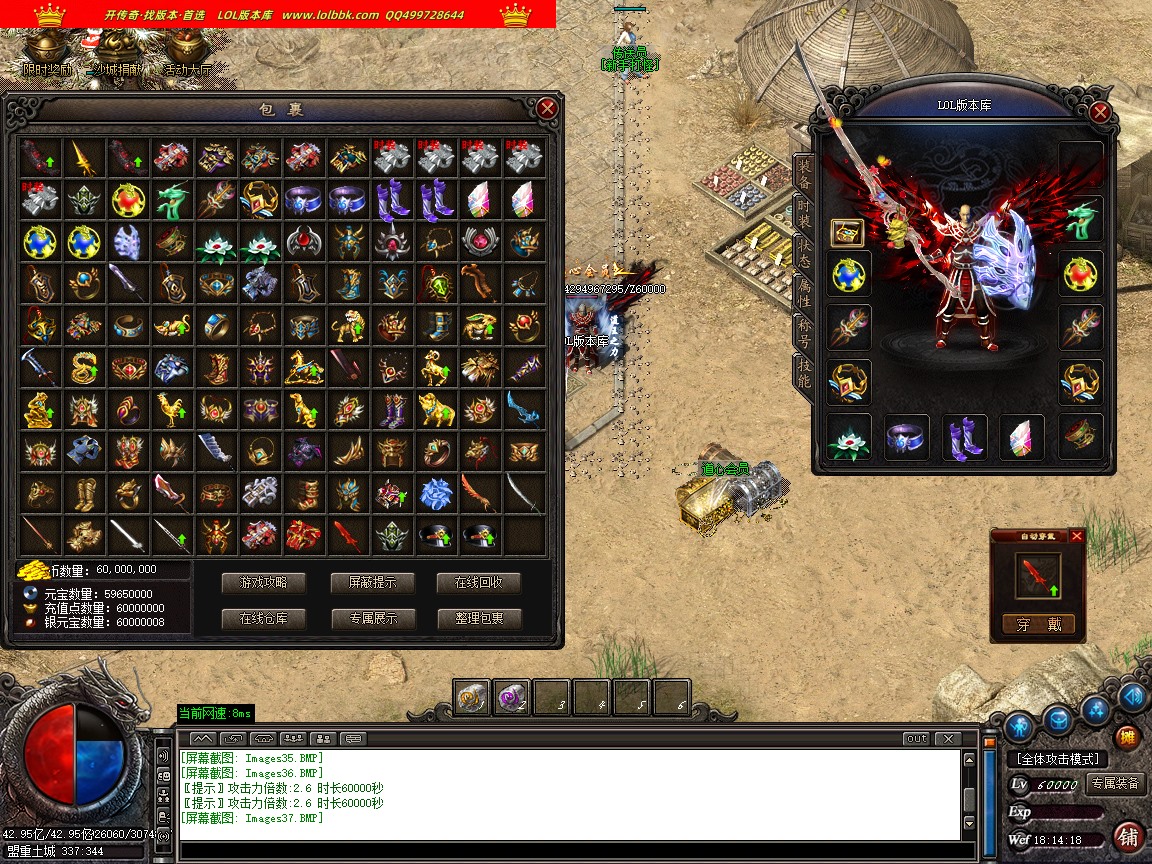
Task: Equip the red sword with 穿戴
Action: pos(1038,625)
